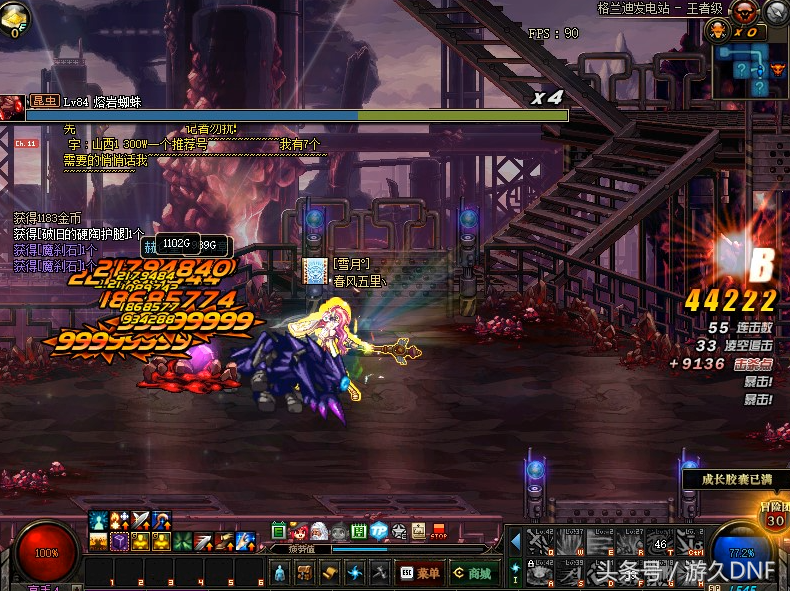The image size is (790, 591).
Task: Use the skill bound to Q
Action: 541,543
